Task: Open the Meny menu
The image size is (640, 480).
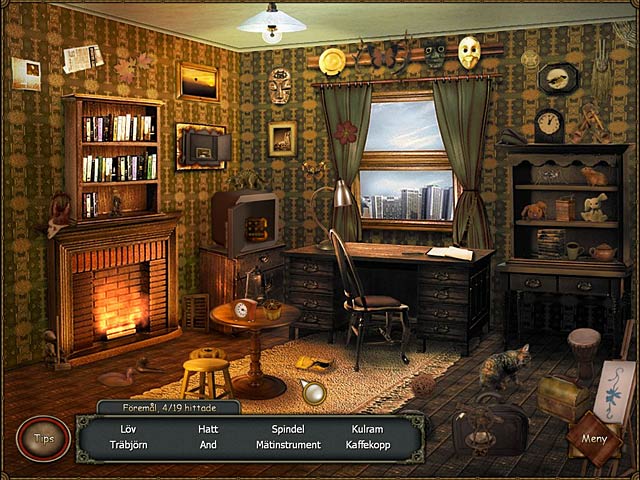Action: (594, 438)
